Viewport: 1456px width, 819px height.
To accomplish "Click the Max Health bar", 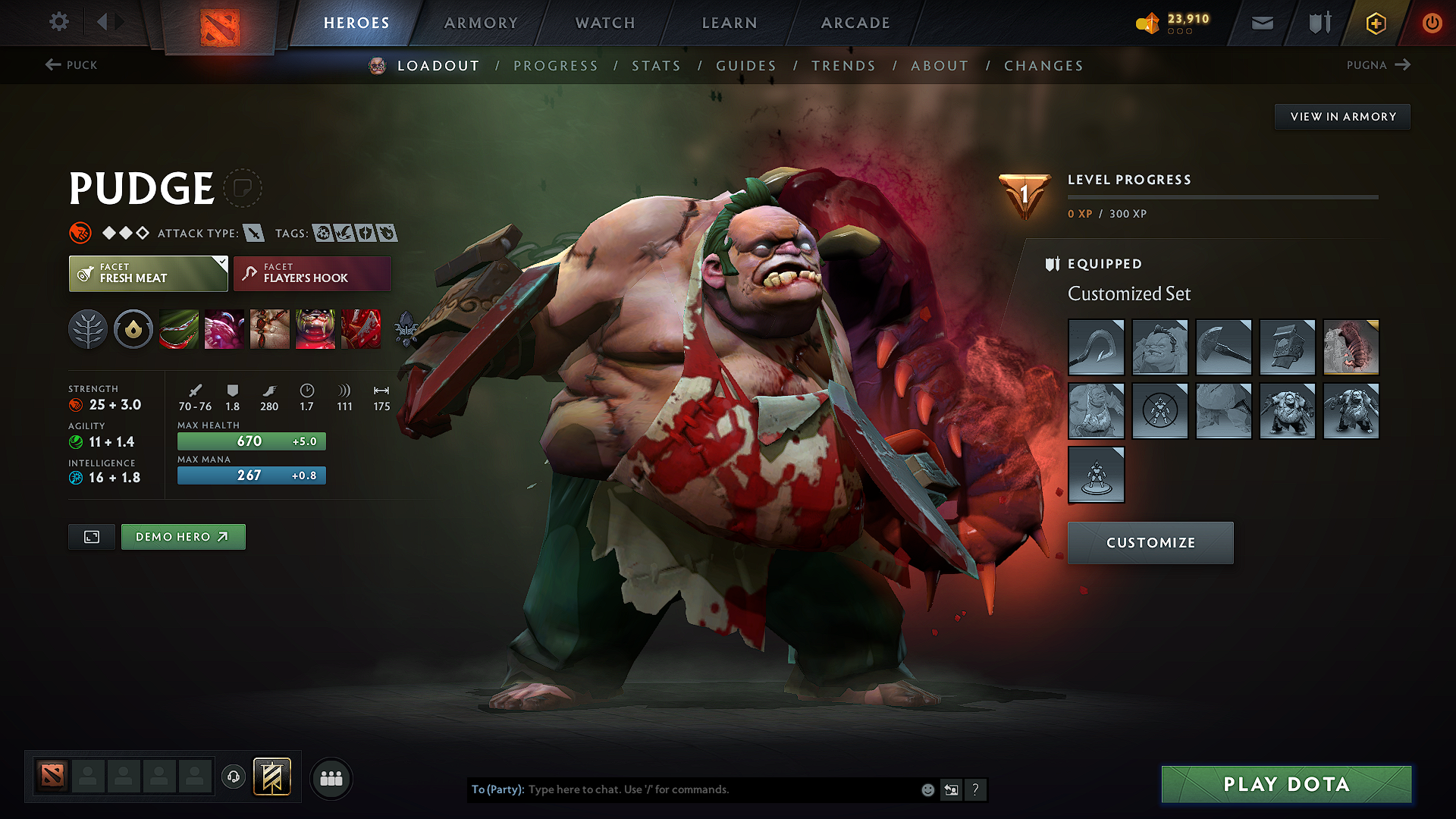I will pos(251,441).
